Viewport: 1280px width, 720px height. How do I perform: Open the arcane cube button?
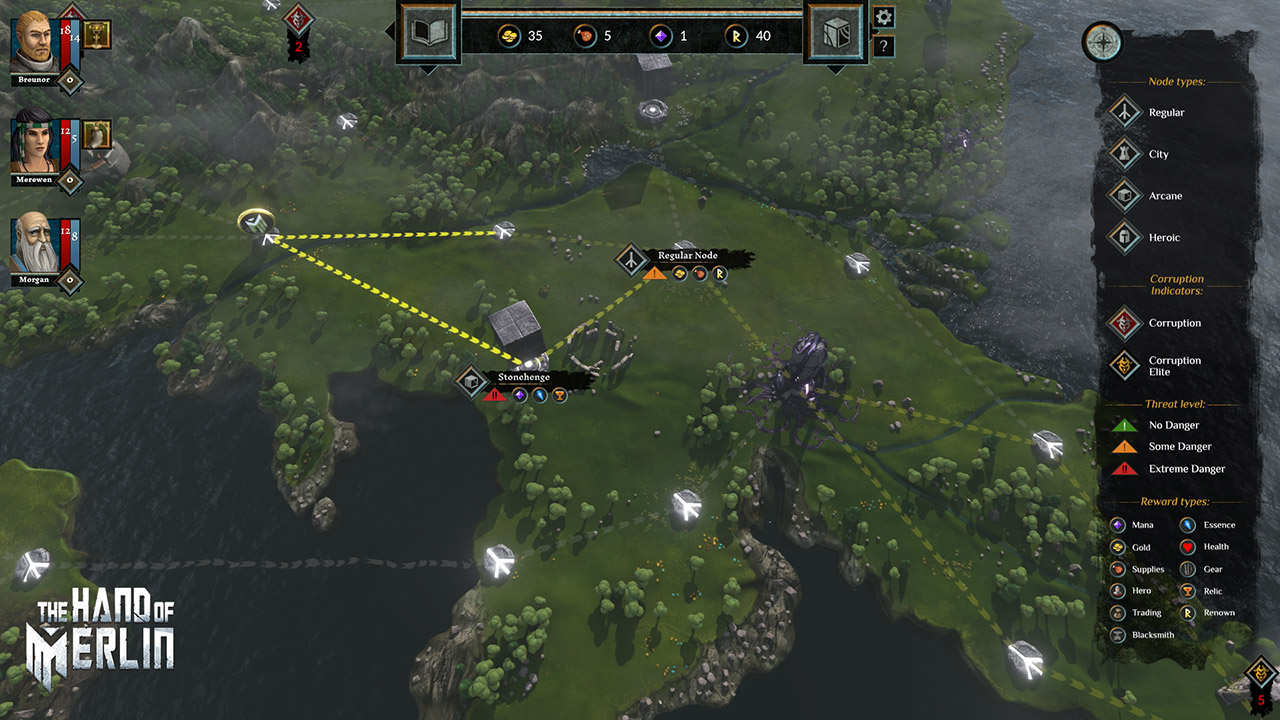point(836,34)
